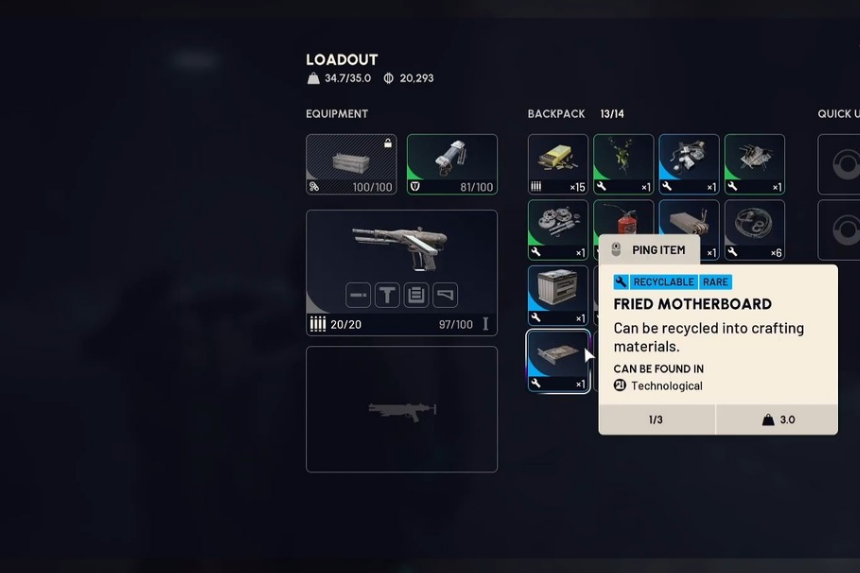Image resolution: width=860 pixels, height=573 pixels.
Task: Open the pistol's stock attachment slot
Action: [445, 295]
